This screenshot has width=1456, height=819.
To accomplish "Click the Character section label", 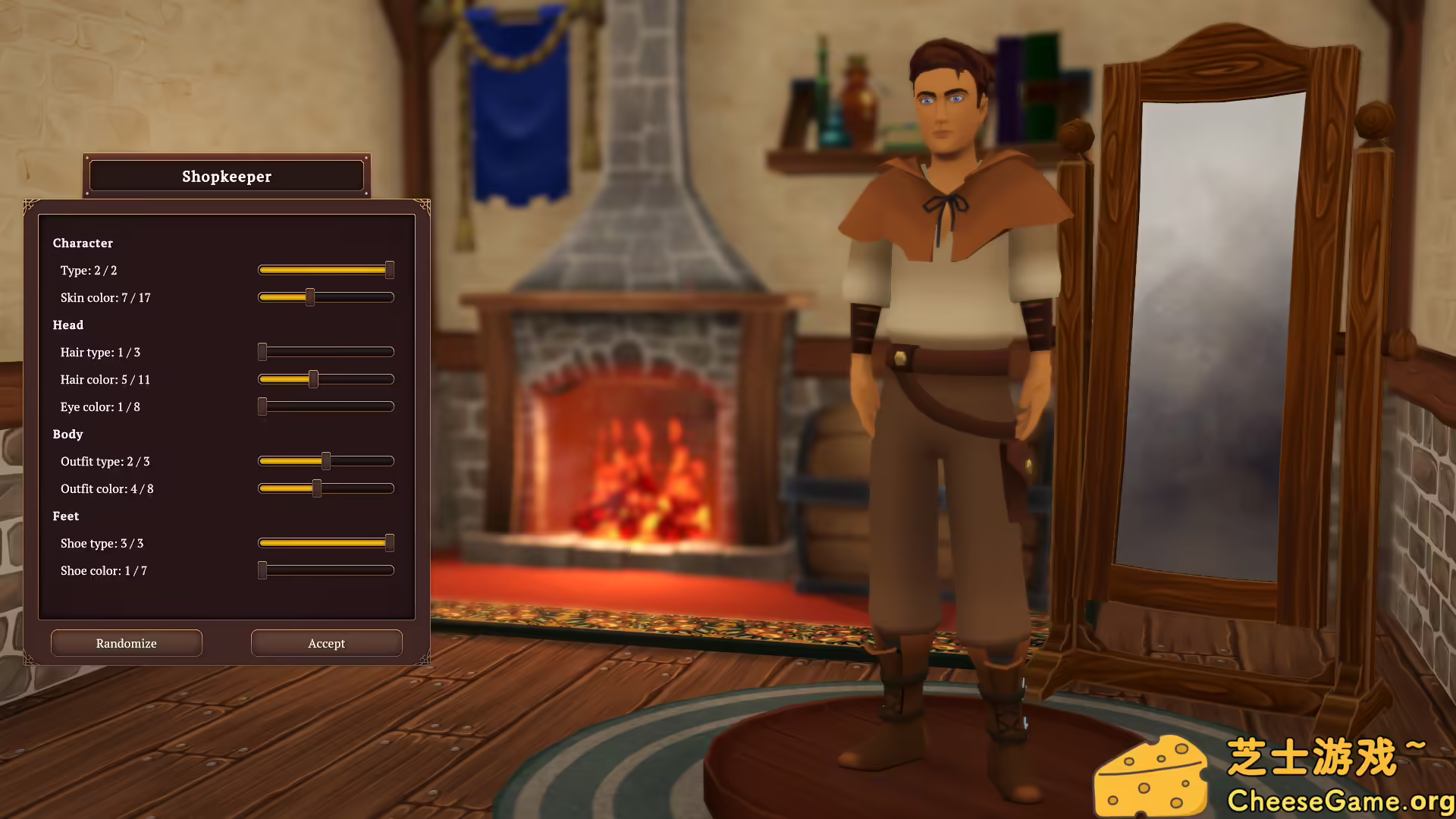I will coord(83,243).
